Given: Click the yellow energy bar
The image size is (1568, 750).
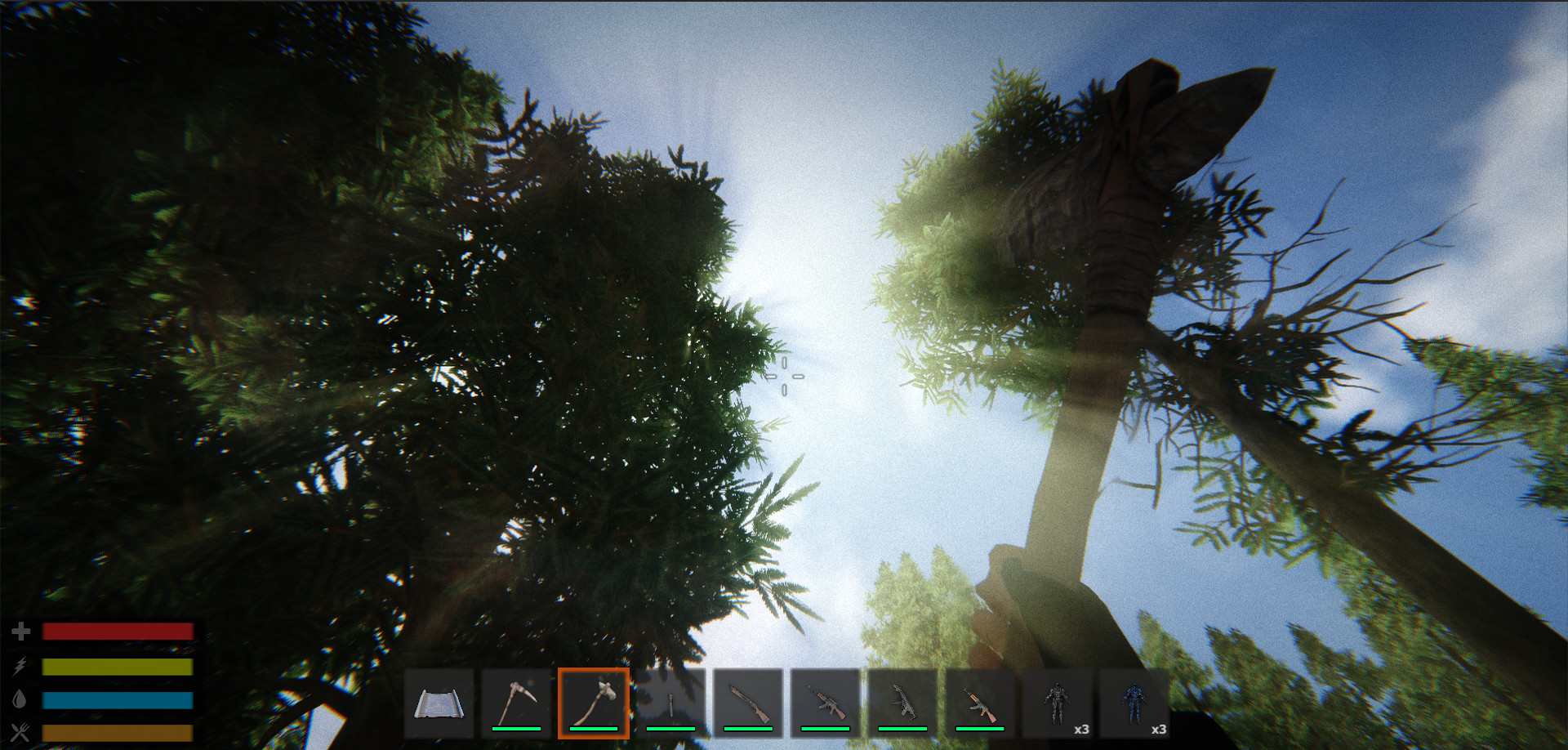Looking at the screenshot, I should click(117, 667).
